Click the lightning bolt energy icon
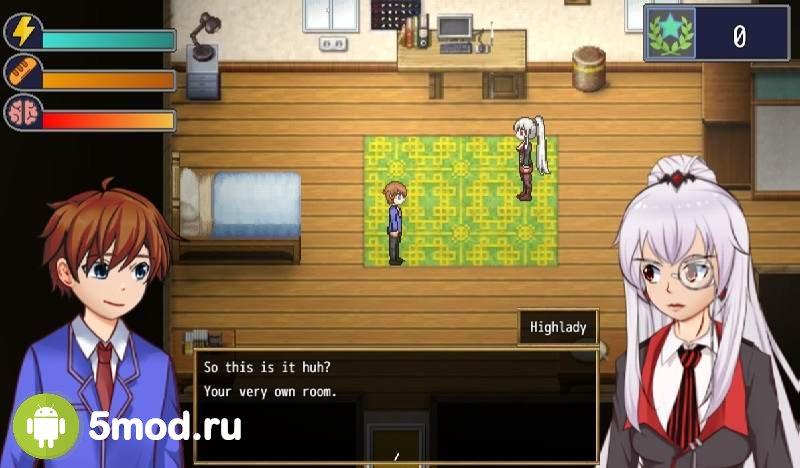 22,32
